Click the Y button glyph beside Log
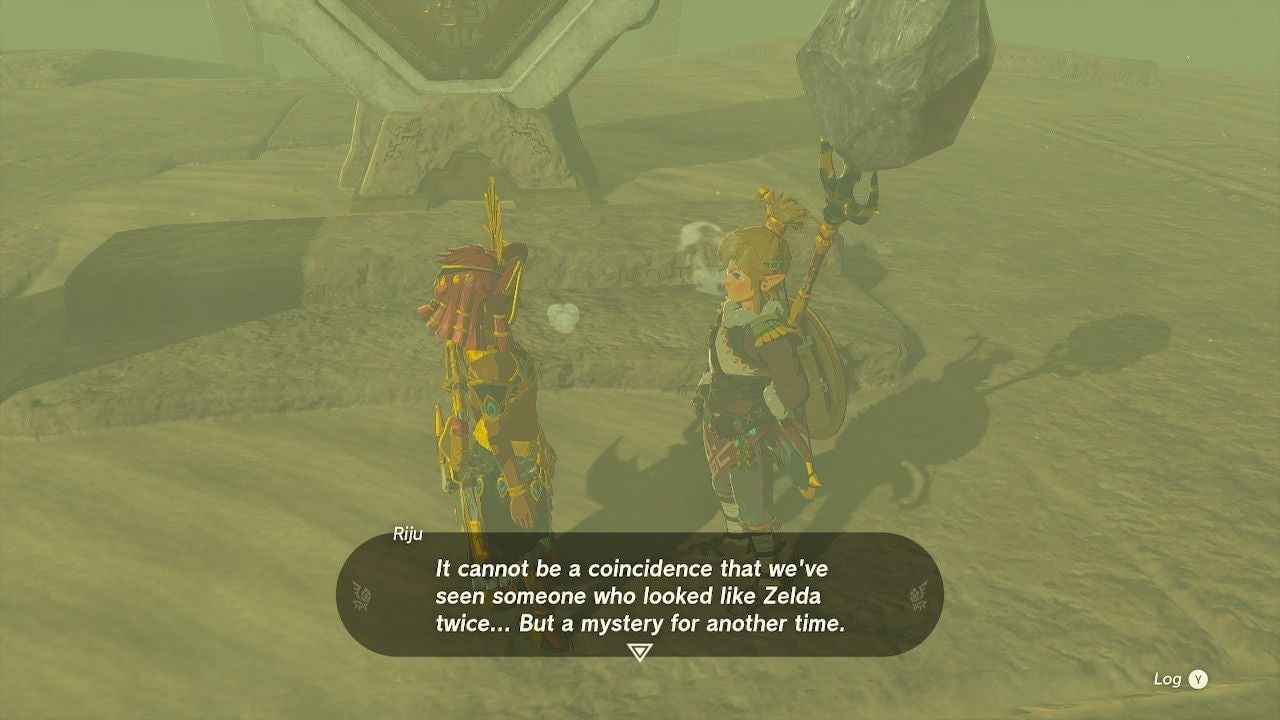 tap(1196, 678)
